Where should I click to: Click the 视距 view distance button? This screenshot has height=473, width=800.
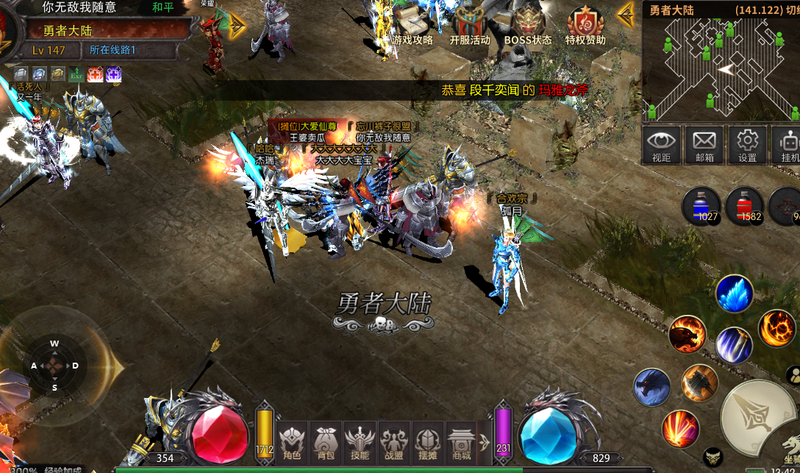[x=661, y=145]
